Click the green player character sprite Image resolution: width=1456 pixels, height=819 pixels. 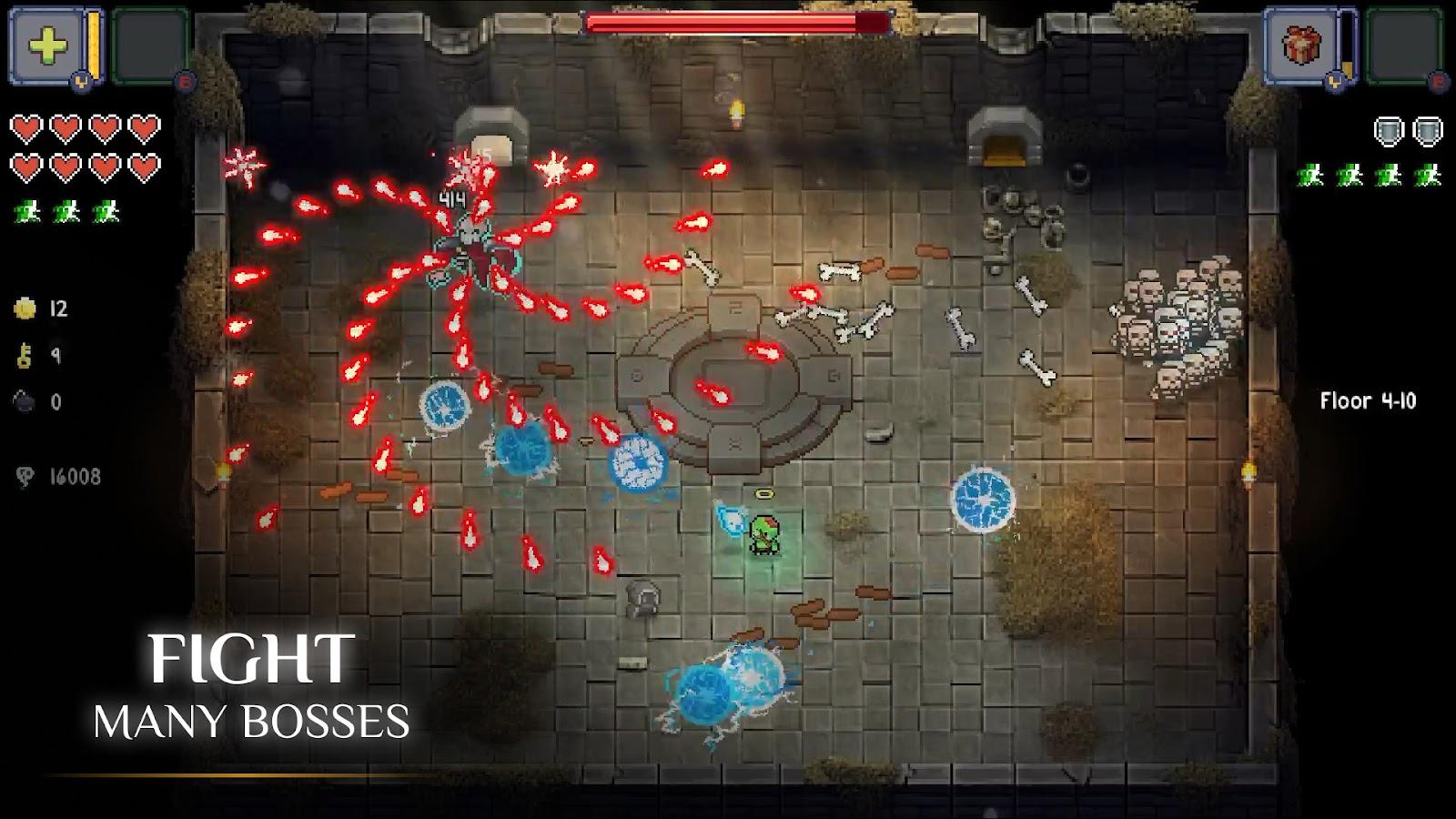(765, 536)
